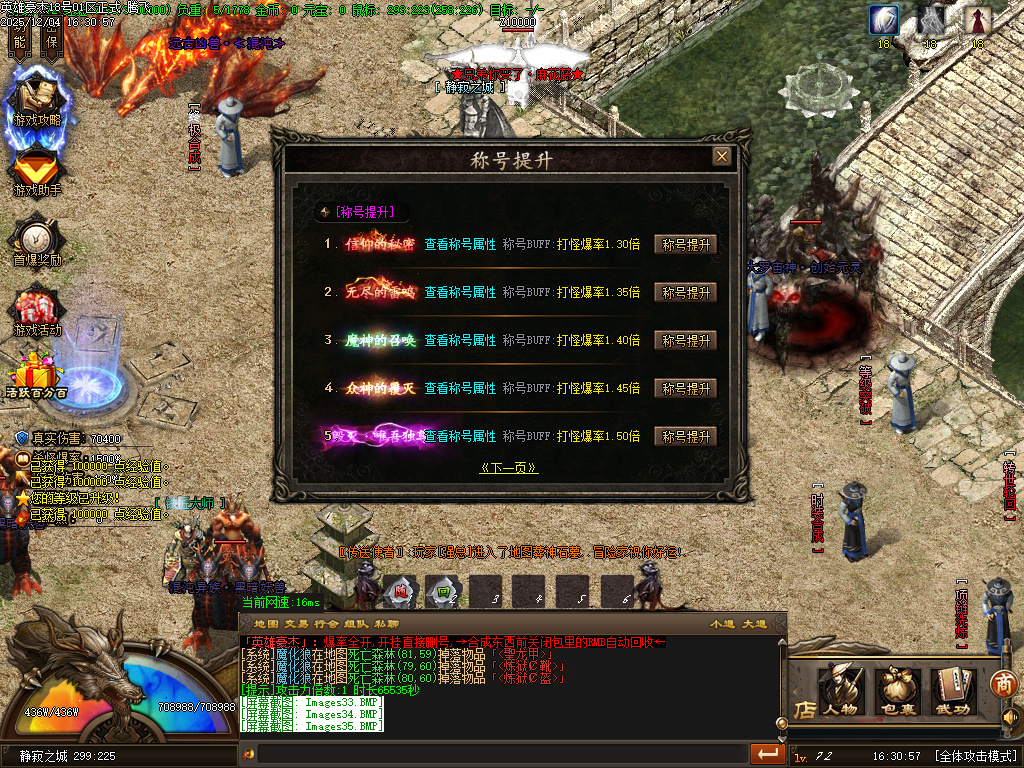Screen dimensions: 1024x768
Task: Switch chat to the 行会 guild channel
Action: pos(330,623)
